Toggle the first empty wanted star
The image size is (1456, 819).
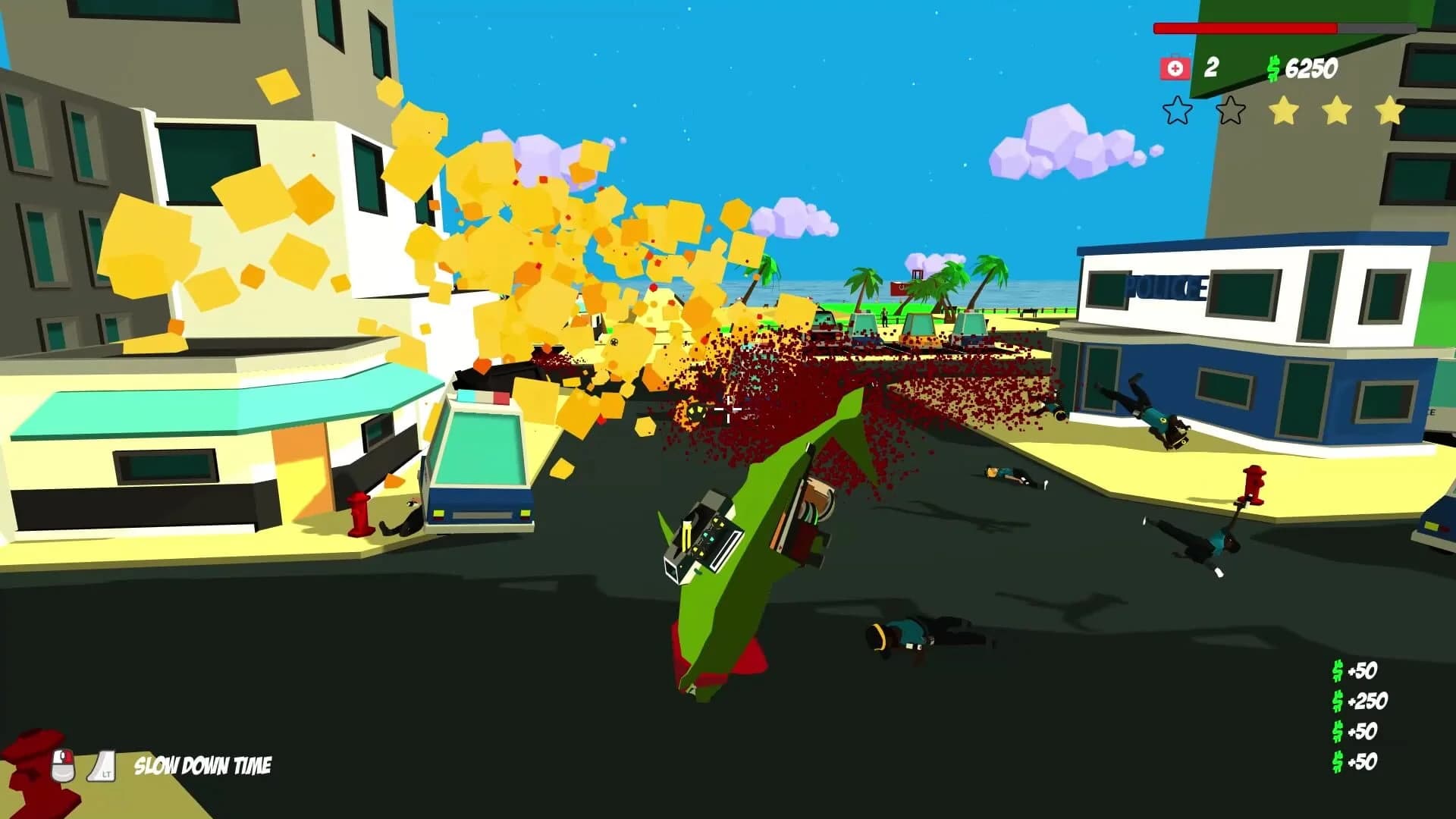[x=1177, y=111]
